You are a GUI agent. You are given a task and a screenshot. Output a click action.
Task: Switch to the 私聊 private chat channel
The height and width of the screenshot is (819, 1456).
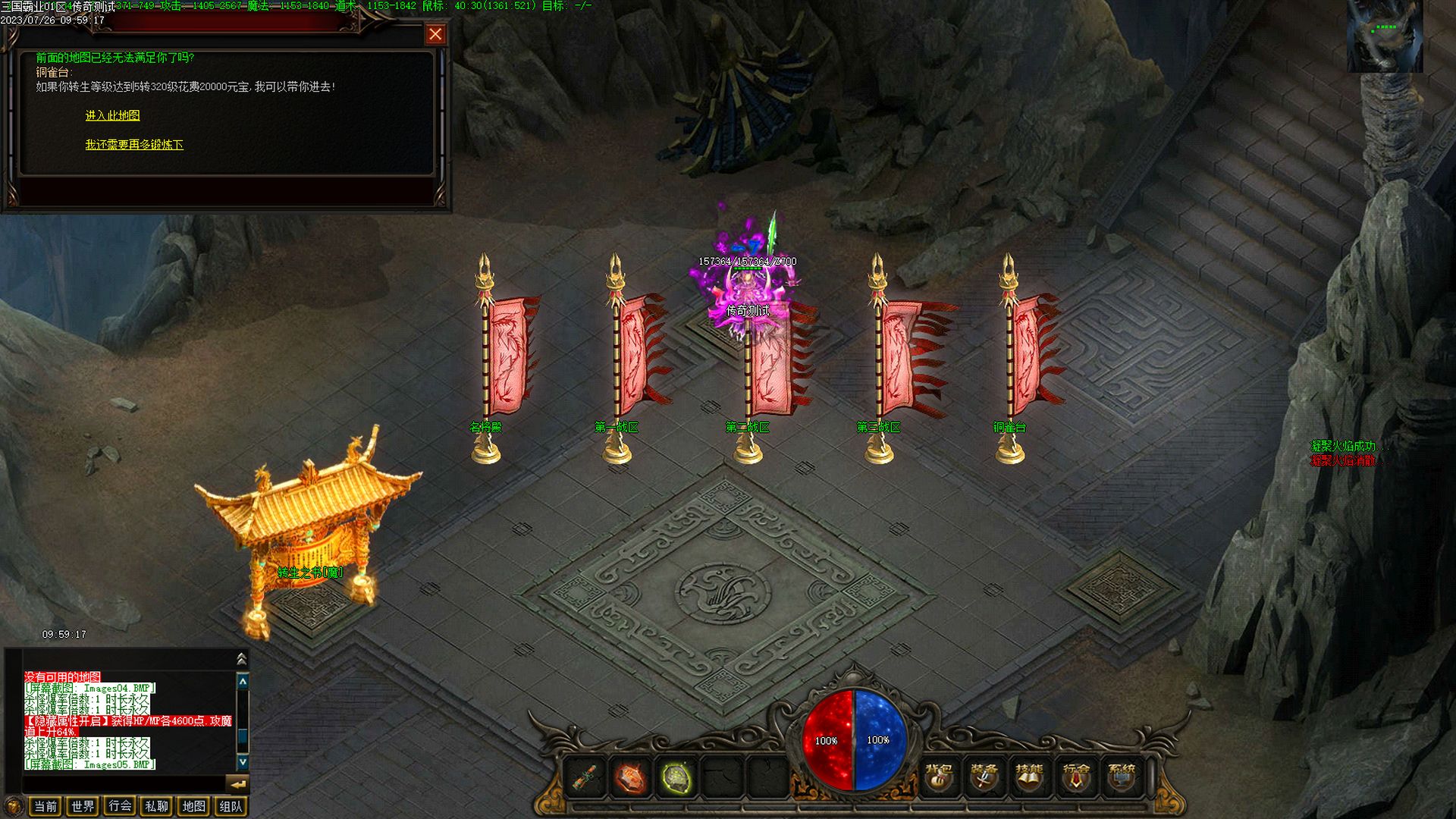pyautogui.click(x=157, y=806)
